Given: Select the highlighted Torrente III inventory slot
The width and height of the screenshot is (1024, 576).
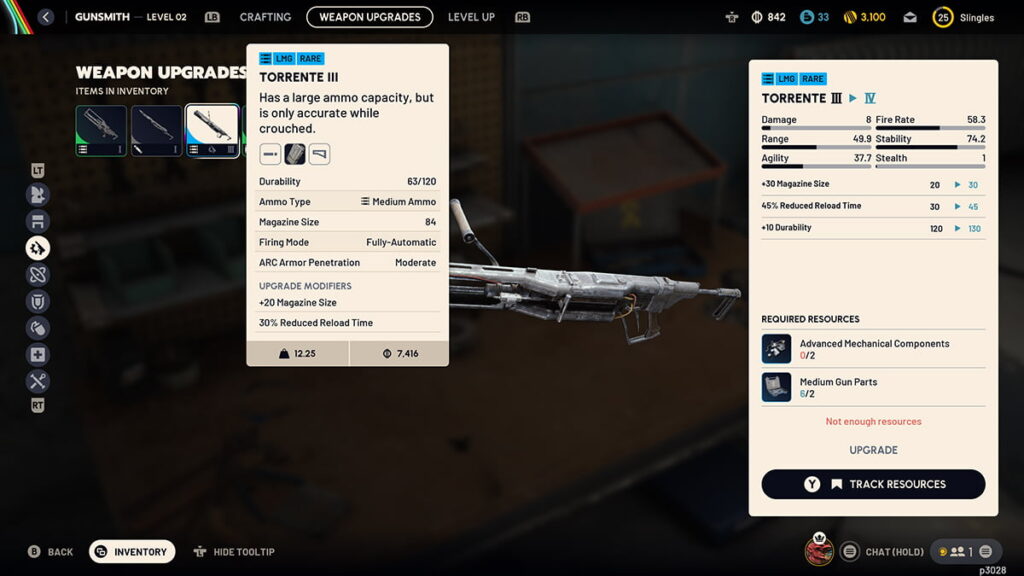Looking at the screenshot, I should (212, 130).
